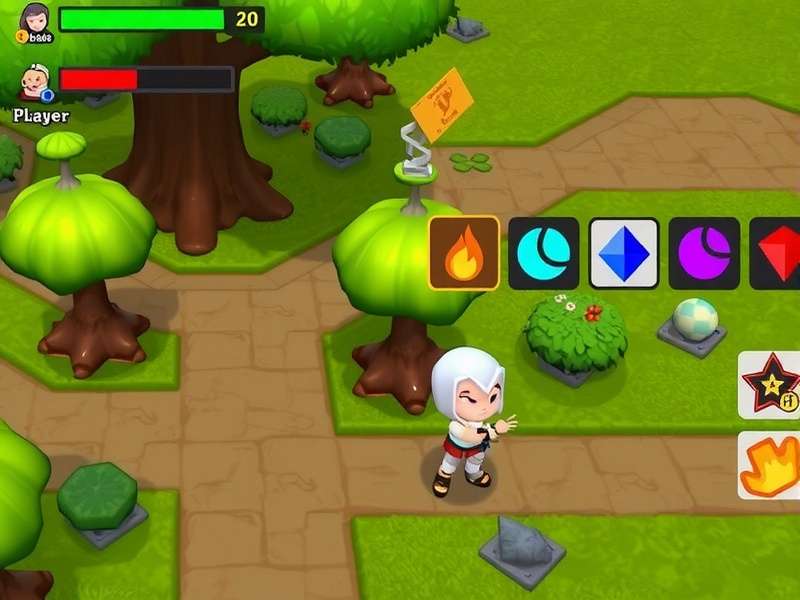Select the red gem ability
Image resolution: width=800 pixels, height=600 pixels.
point(778,253)
